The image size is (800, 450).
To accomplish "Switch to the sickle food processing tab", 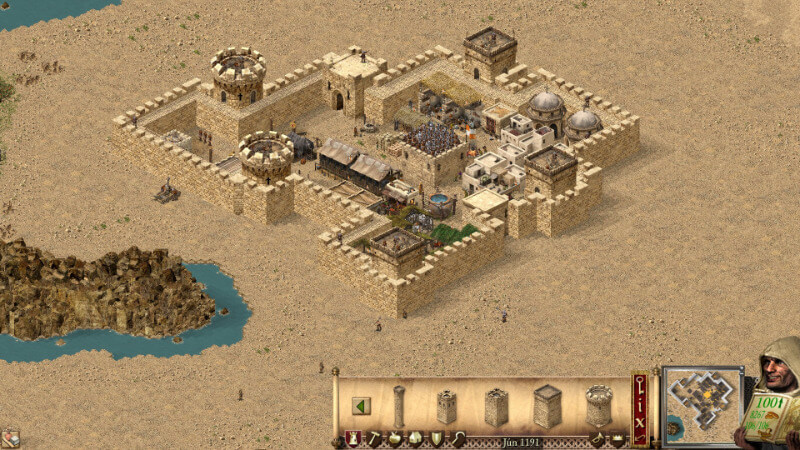I will coord(457,439).
